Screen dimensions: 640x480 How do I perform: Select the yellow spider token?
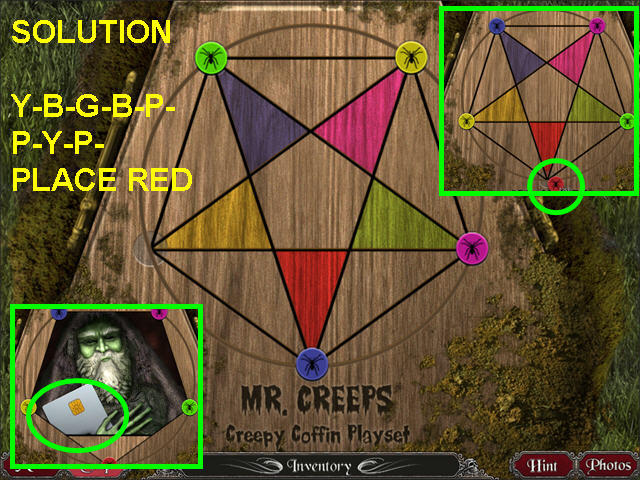411,56
